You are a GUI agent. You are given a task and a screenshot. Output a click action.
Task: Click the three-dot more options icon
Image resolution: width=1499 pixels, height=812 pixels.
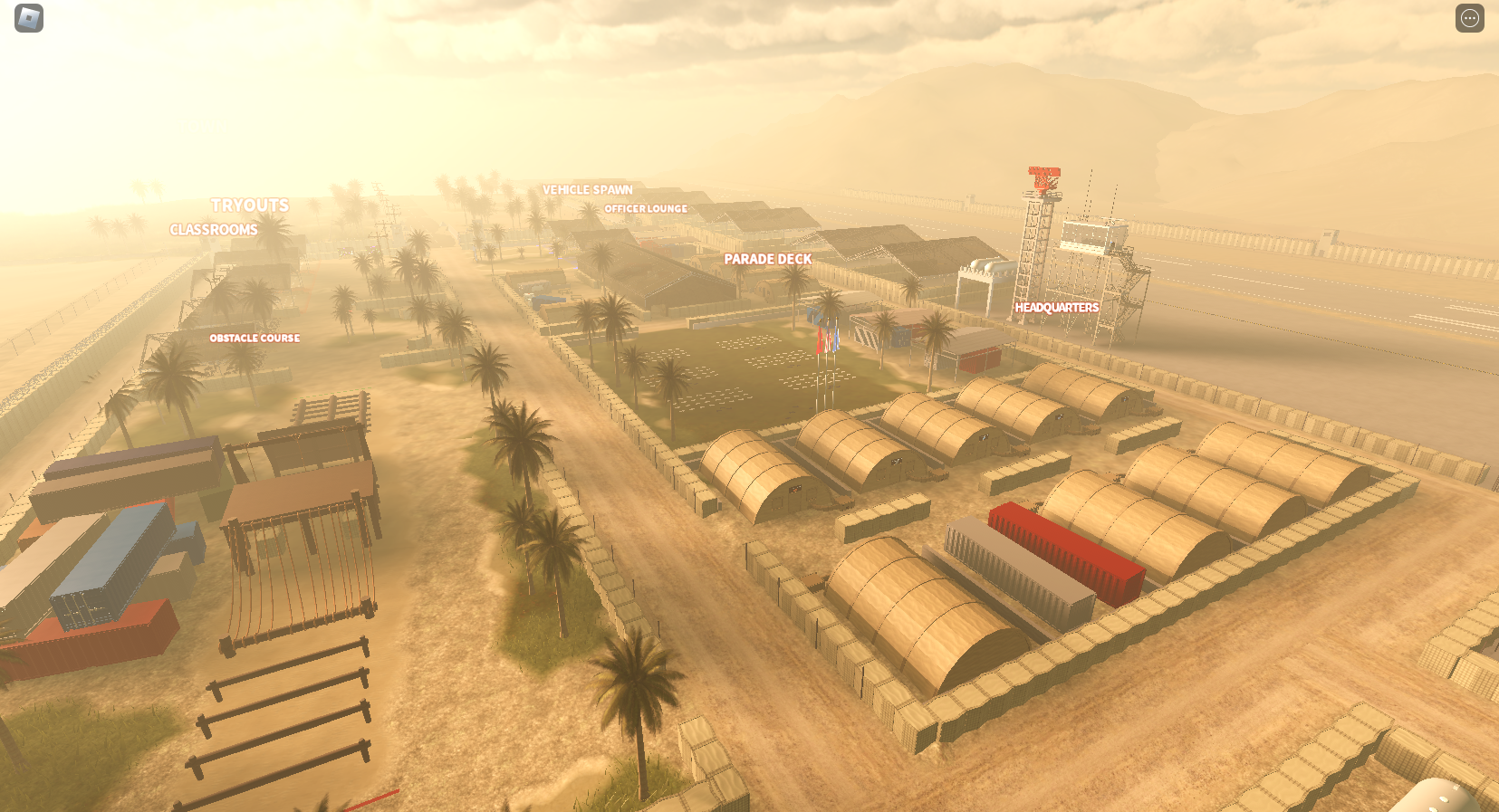1469,18
